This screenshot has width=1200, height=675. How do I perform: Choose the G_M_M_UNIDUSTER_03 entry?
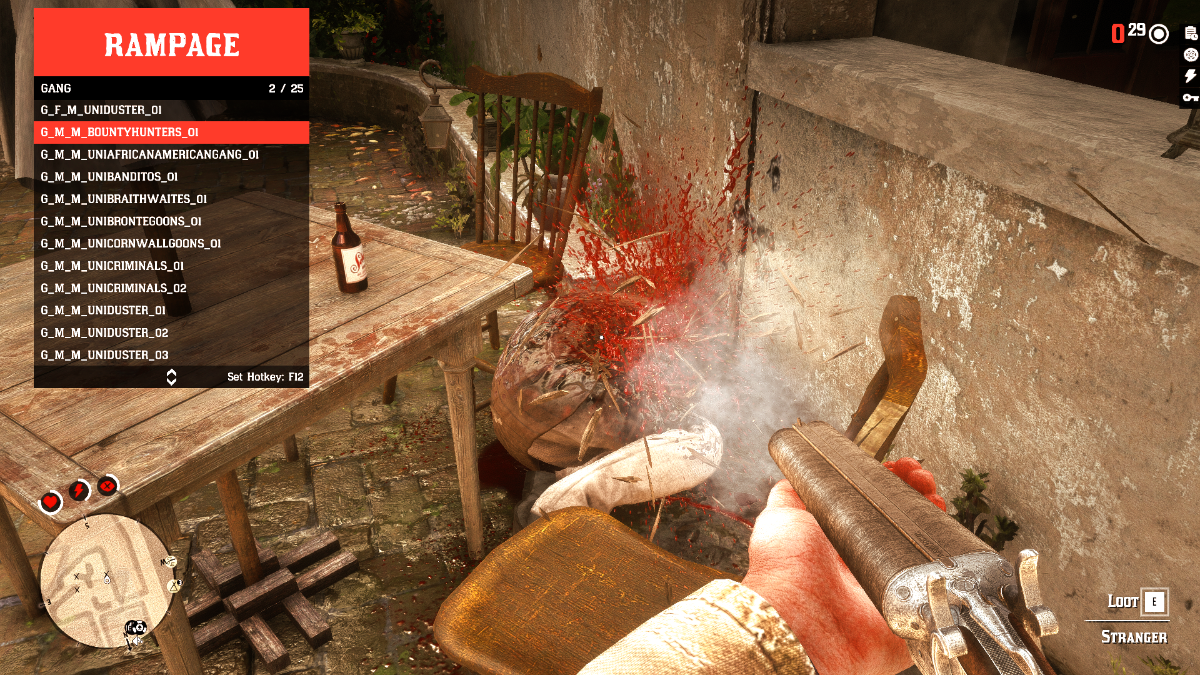tap(171, 355)
